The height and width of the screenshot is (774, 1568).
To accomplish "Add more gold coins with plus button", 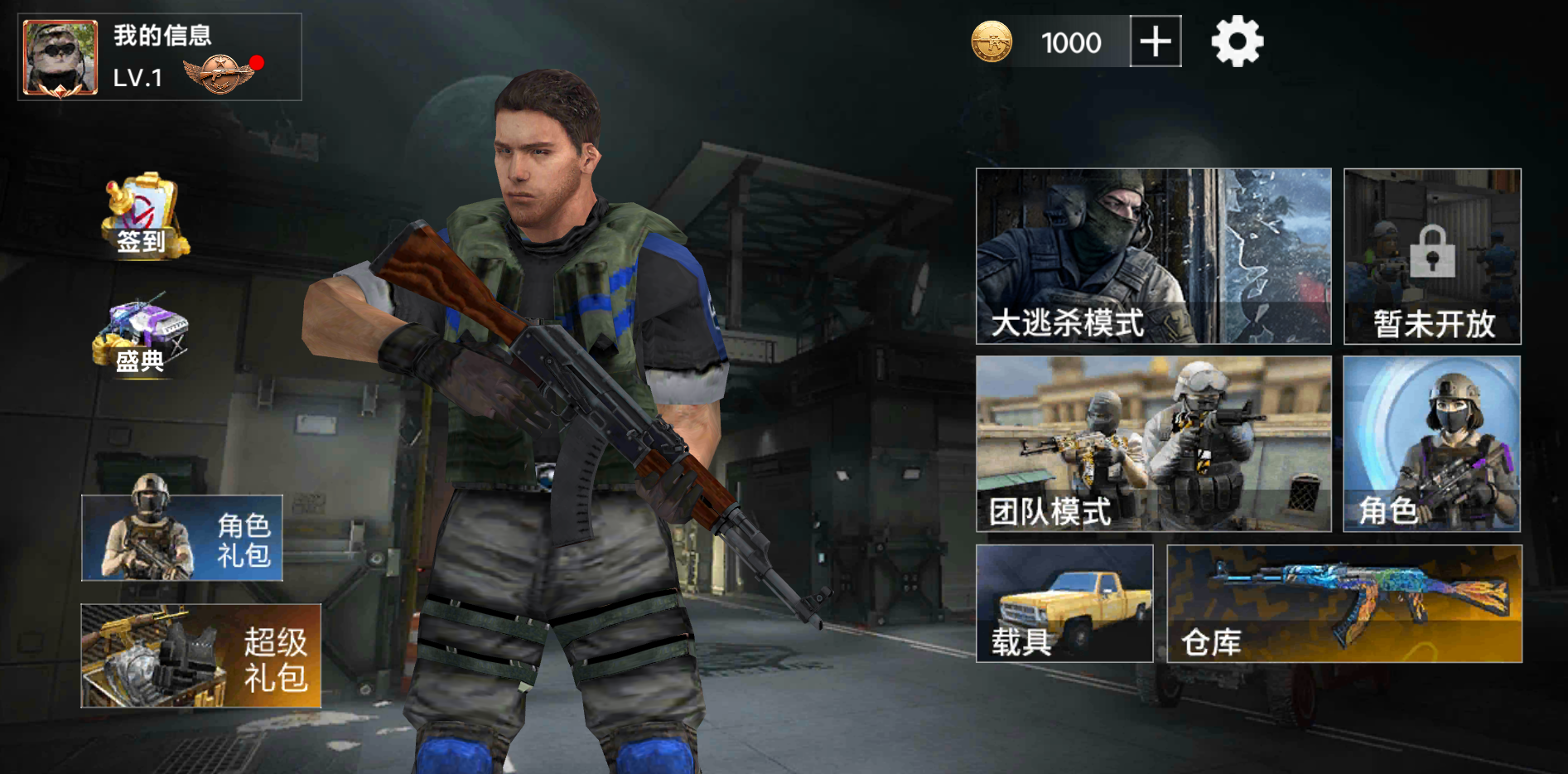I will [1155, 41].
